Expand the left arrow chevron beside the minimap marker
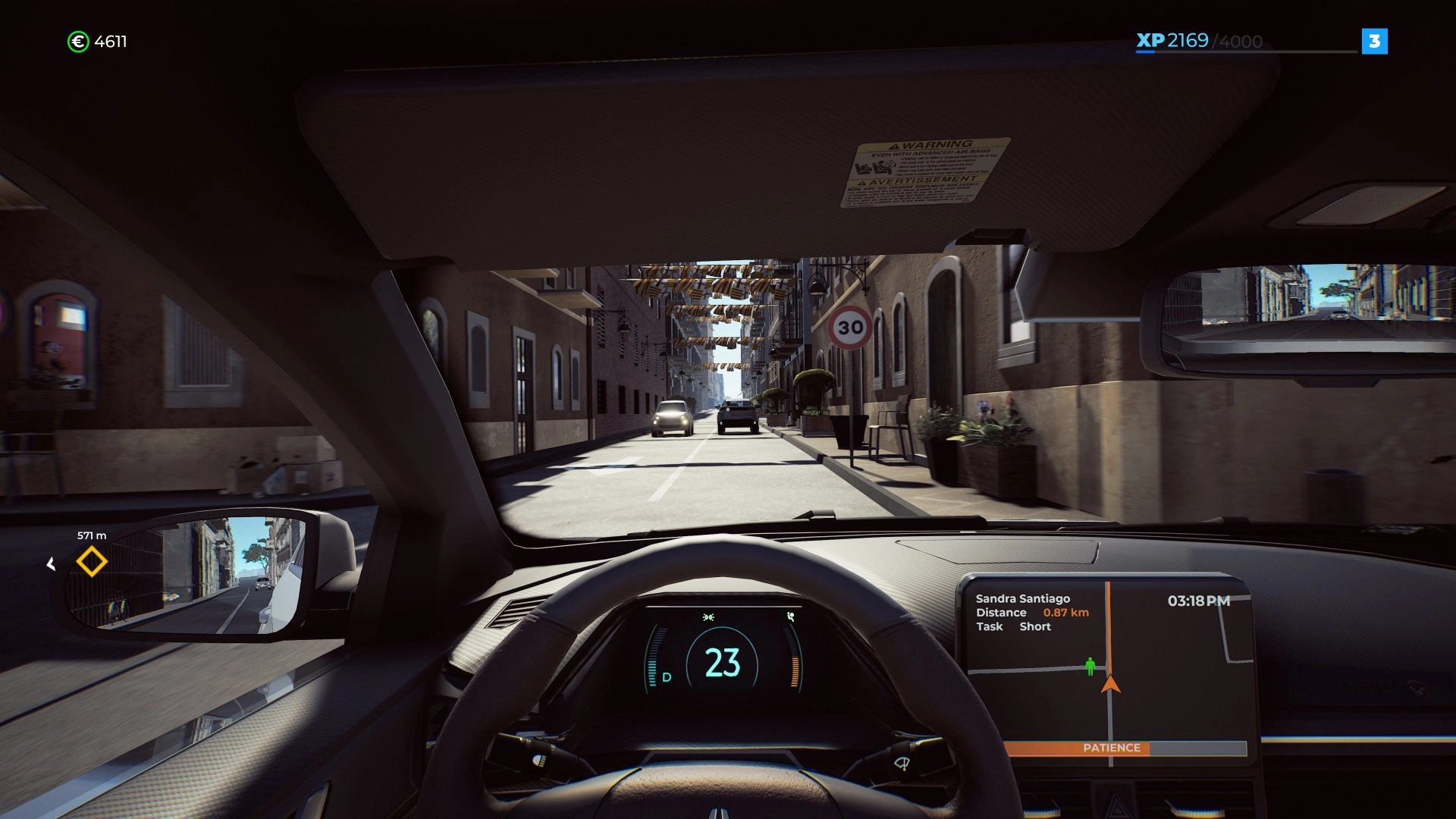 (52, 563)
